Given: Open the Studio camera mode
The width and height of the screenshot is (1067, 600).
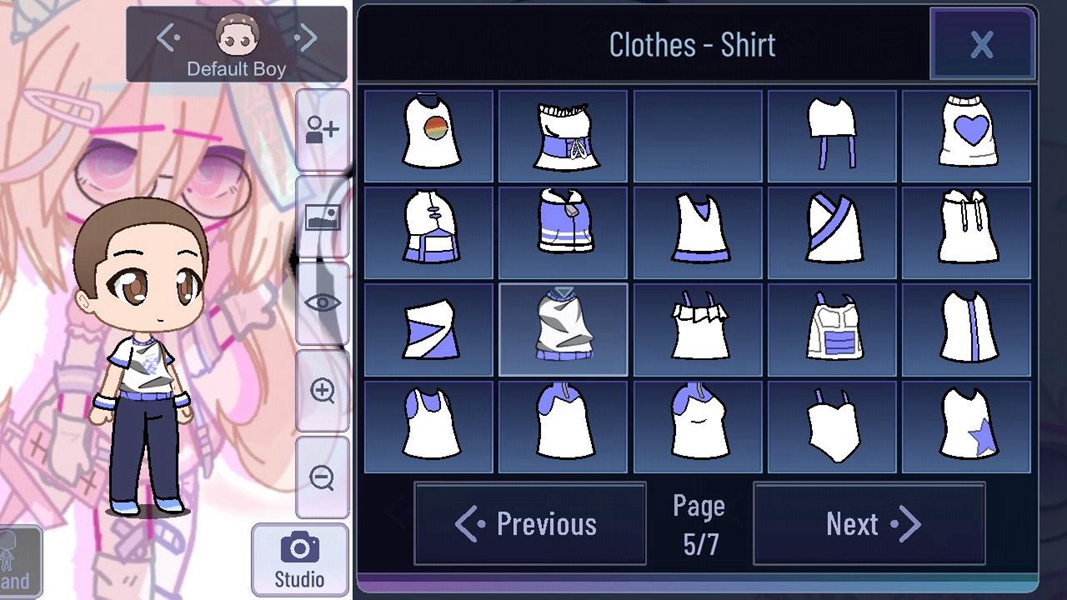Looking at the screenshot, I should pyautogui.click(x=299, y=560).
